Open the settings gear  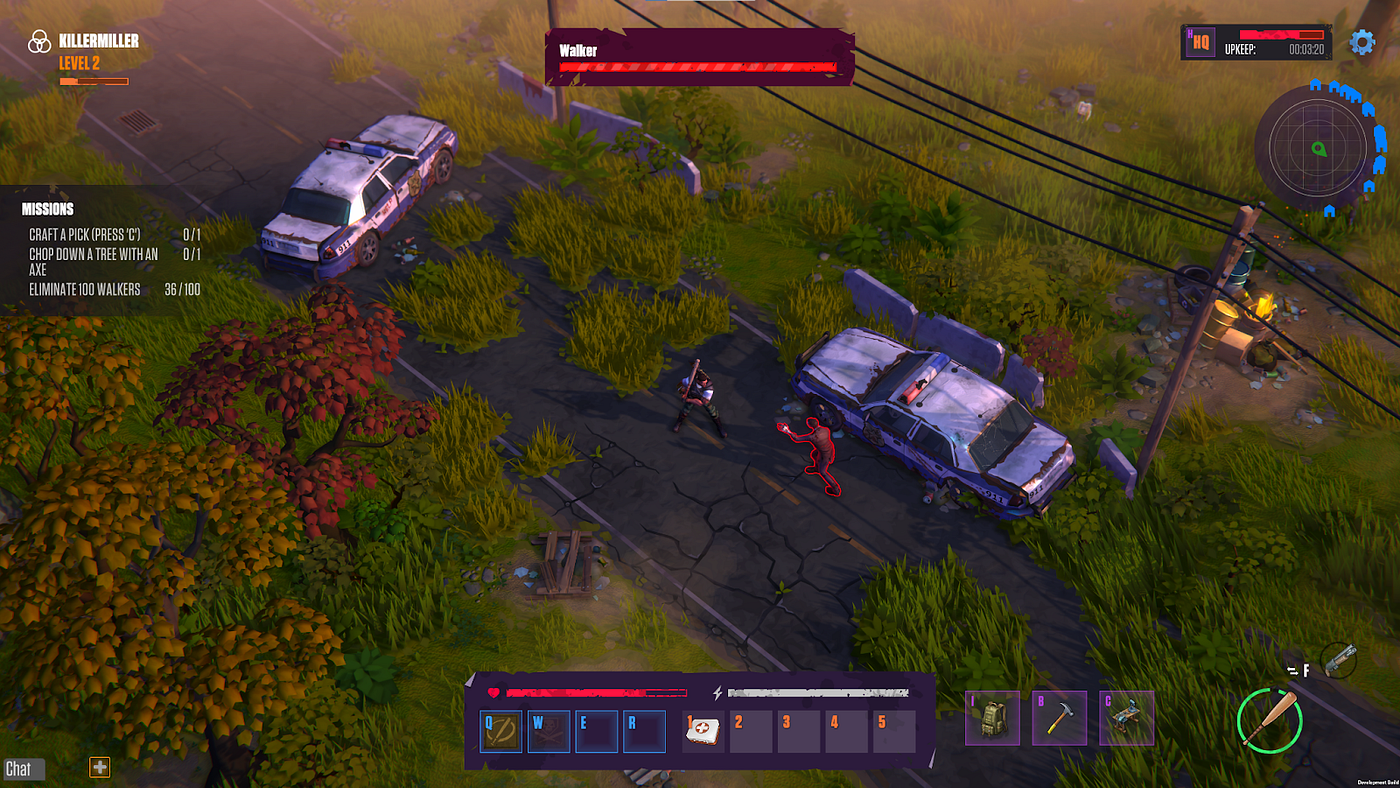coord(1362,42)
